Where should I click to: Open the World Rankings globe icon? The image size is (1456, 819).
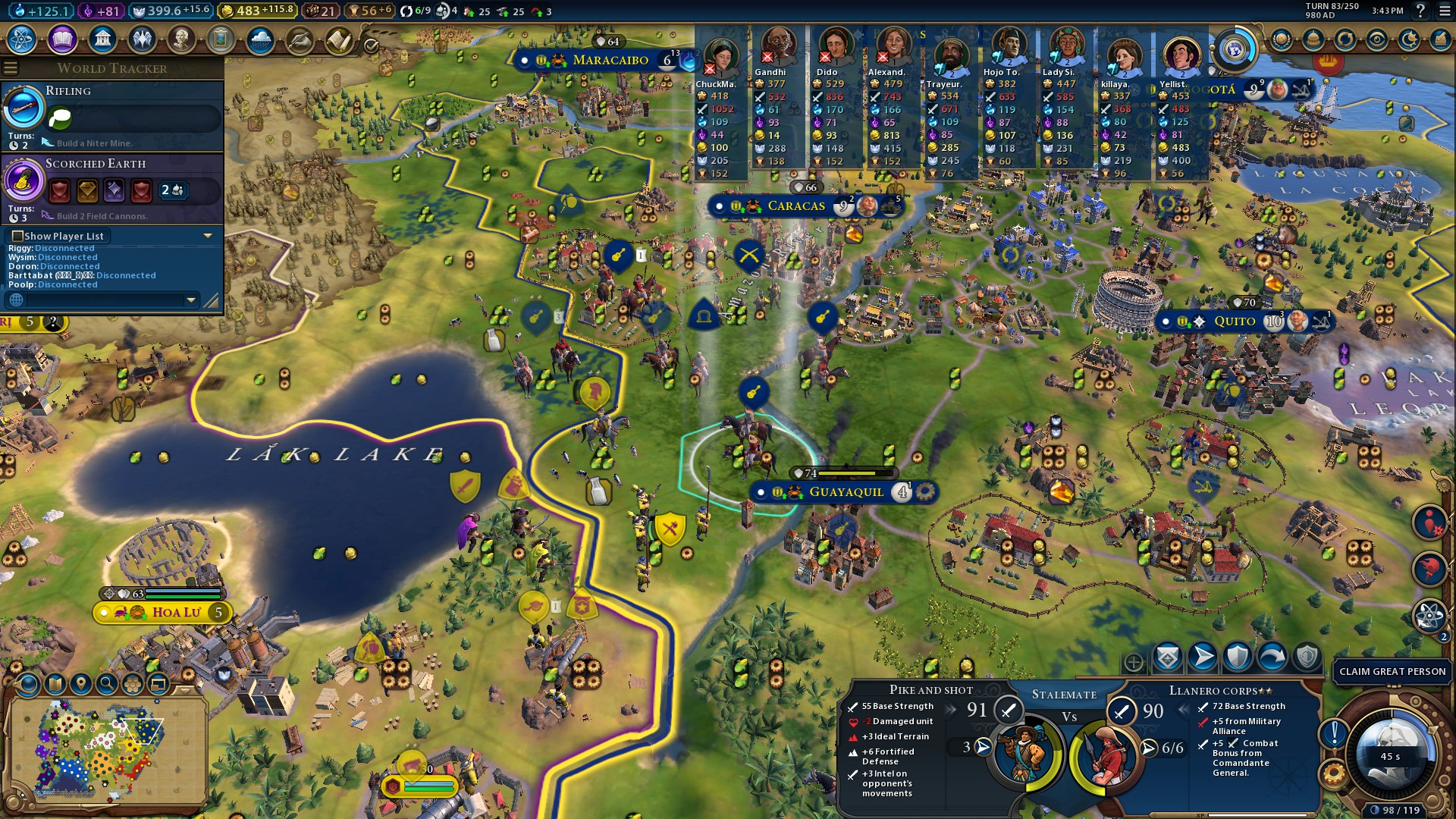pos(1282,39)
